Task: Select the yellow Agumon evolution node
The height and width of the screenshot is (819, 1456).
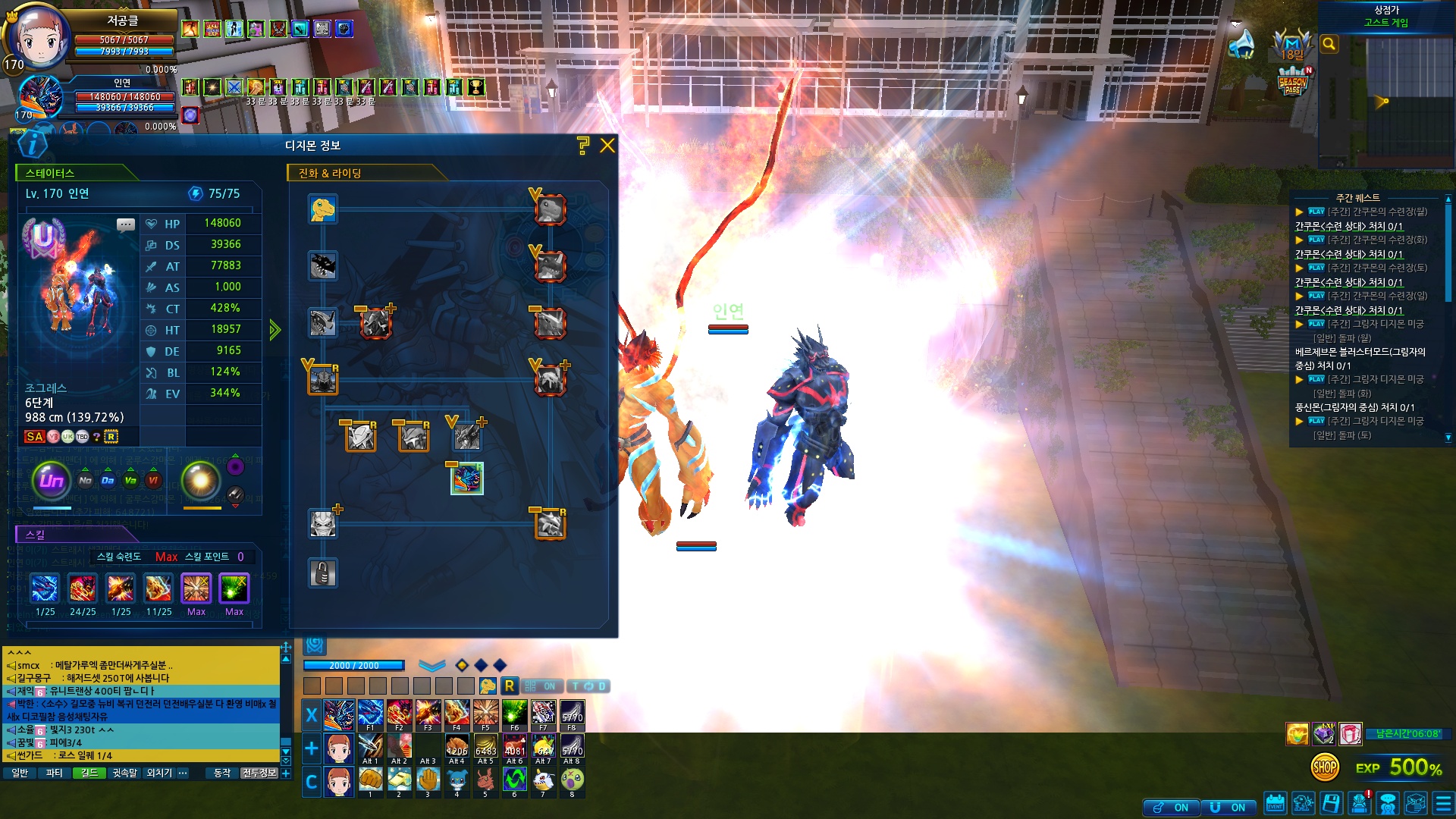Action: coord(323,209)
